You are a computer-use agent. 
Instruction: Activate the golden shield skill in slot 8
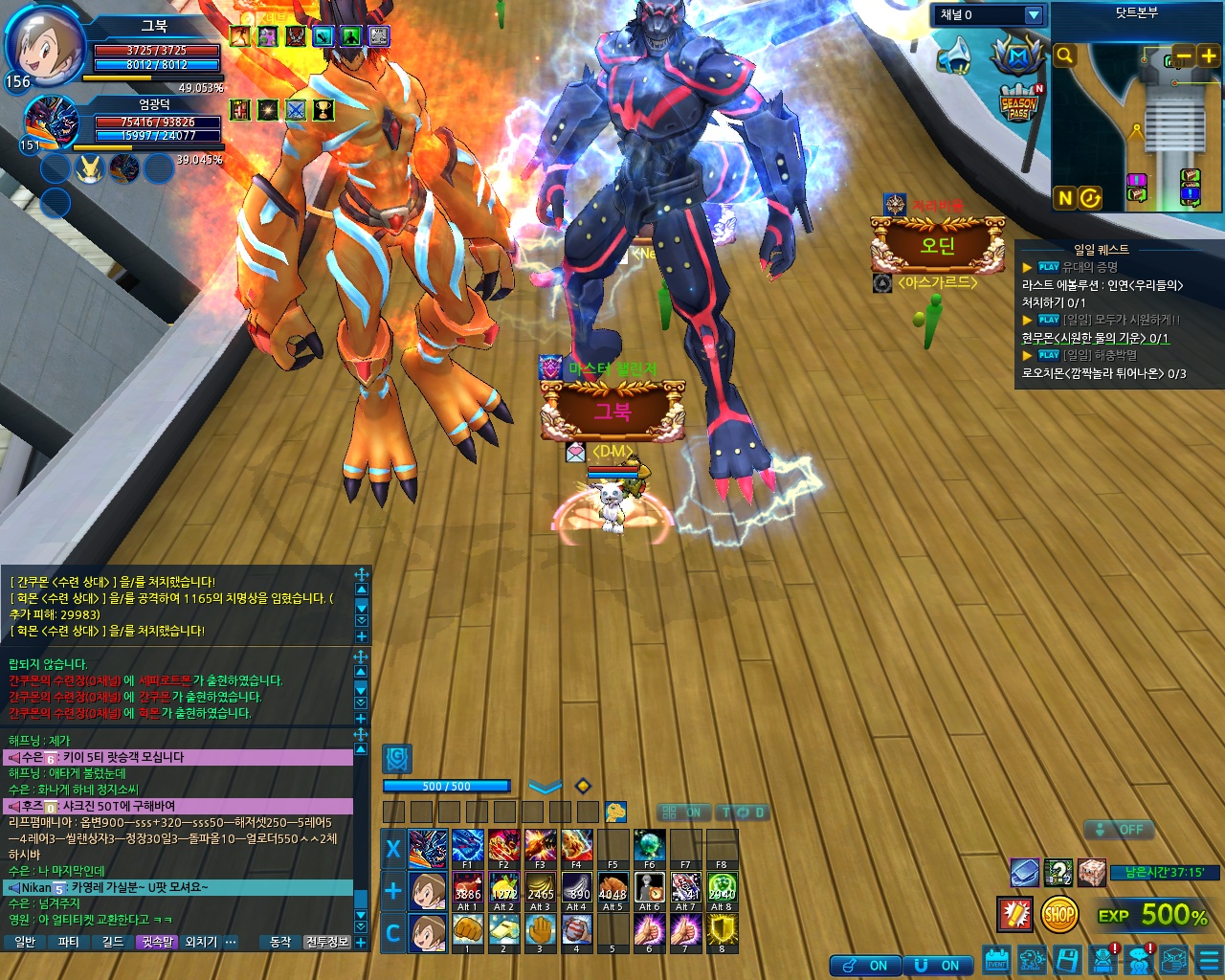point(722,930)
